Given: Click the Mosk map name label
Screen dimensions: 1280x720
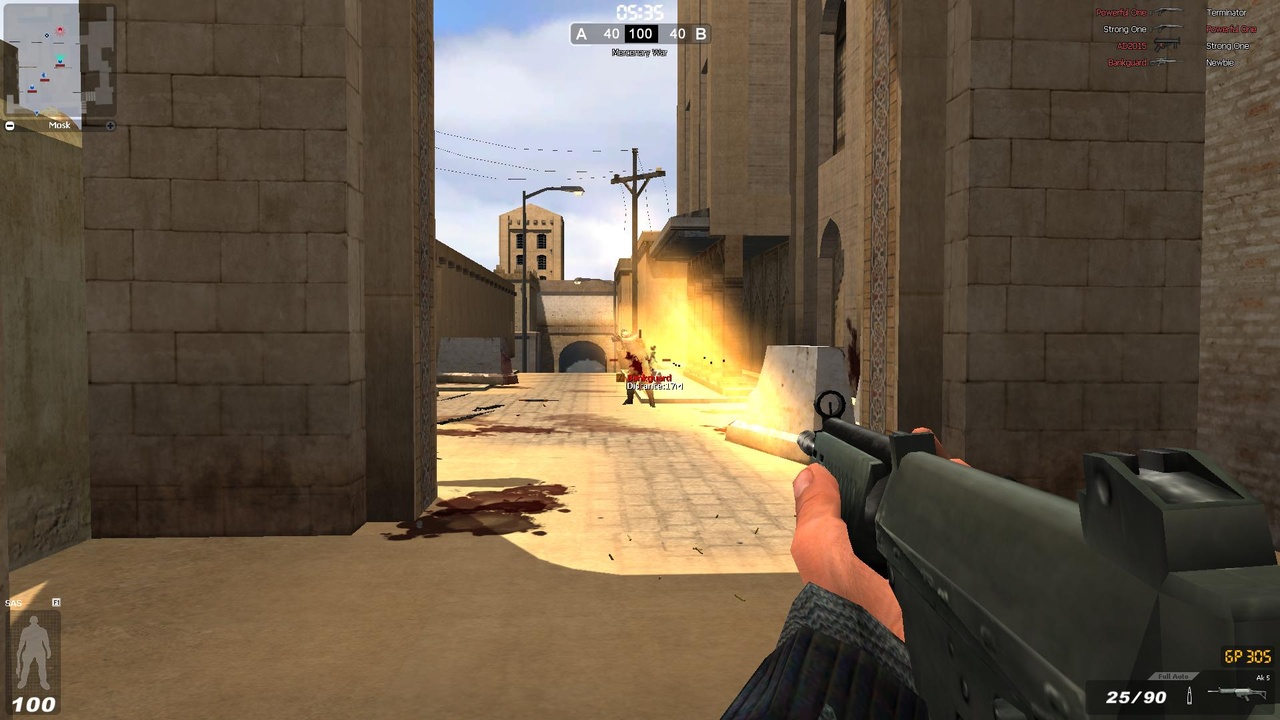Looking at the screenshot, I should [60, 124].
